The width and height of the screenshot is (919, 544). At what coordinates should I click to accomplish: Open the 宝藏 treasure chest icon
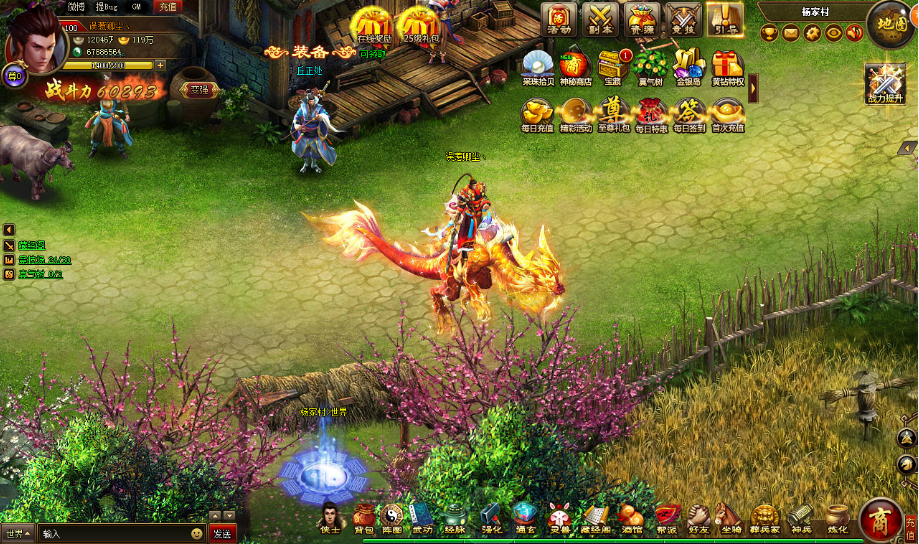click(x=613, y=68)
